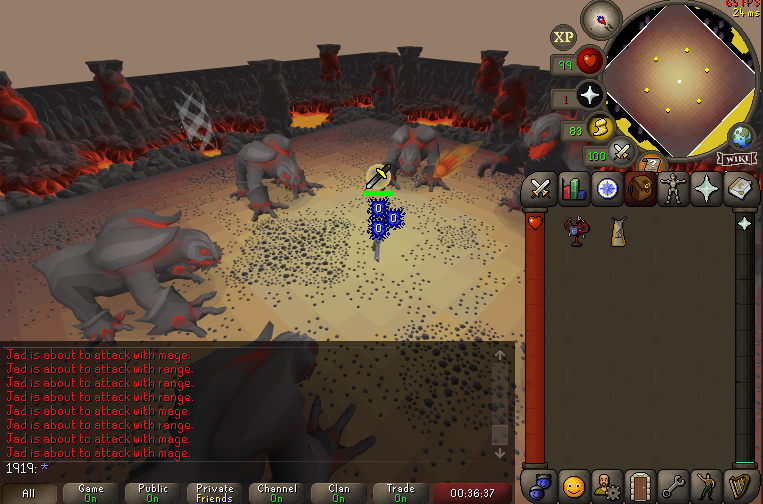The width and height of the screenshot is (763, 504).
Task: Switch chat filter to Public
Action: pos(152,493)
